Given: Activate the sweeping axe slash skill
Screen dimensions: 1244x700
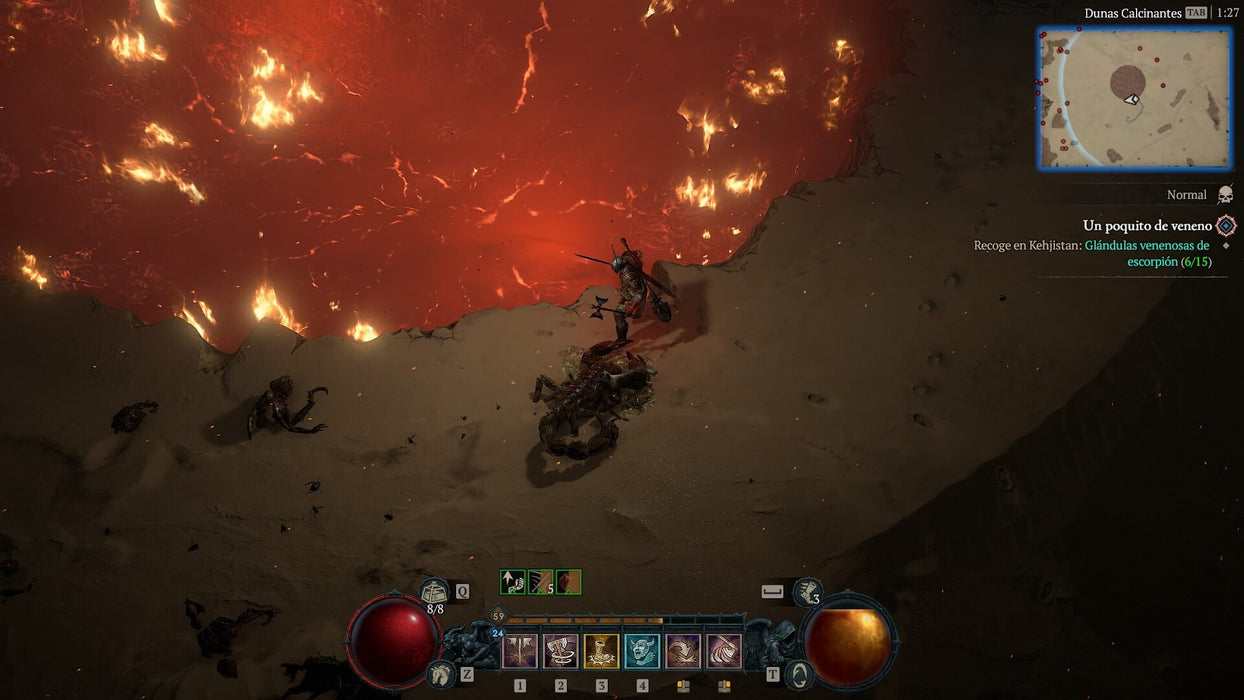Looking at the screenshot, I should click(x=724, y=651).
